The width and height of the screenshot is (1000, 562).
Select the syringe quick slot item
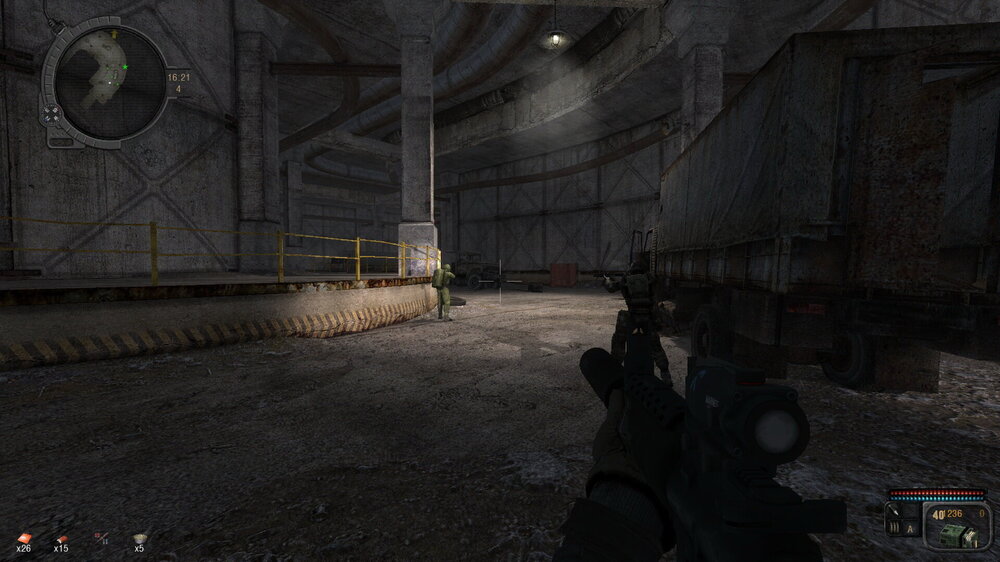coord(100,537)
